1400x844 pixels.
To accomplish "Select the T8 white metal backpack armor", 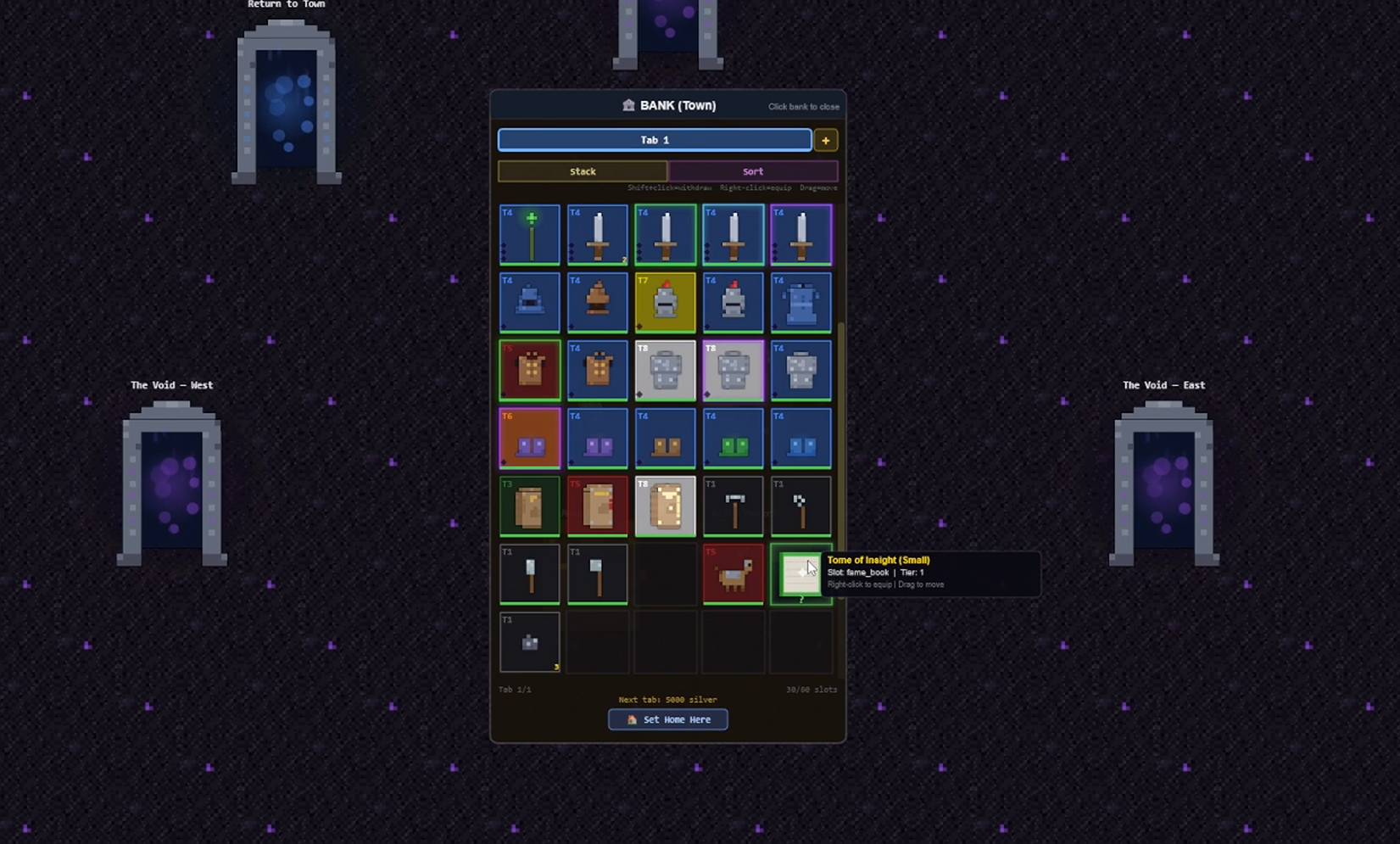I will [666, 370].
